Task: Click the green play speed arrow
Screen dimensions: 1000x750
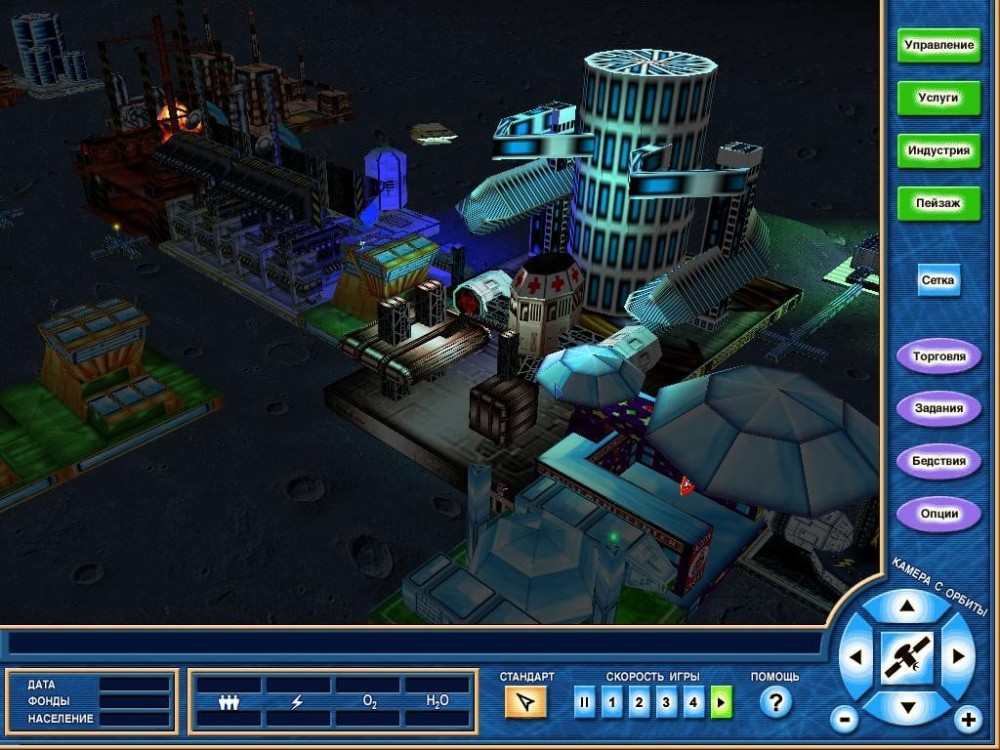Action: click(x=721, y=703)
